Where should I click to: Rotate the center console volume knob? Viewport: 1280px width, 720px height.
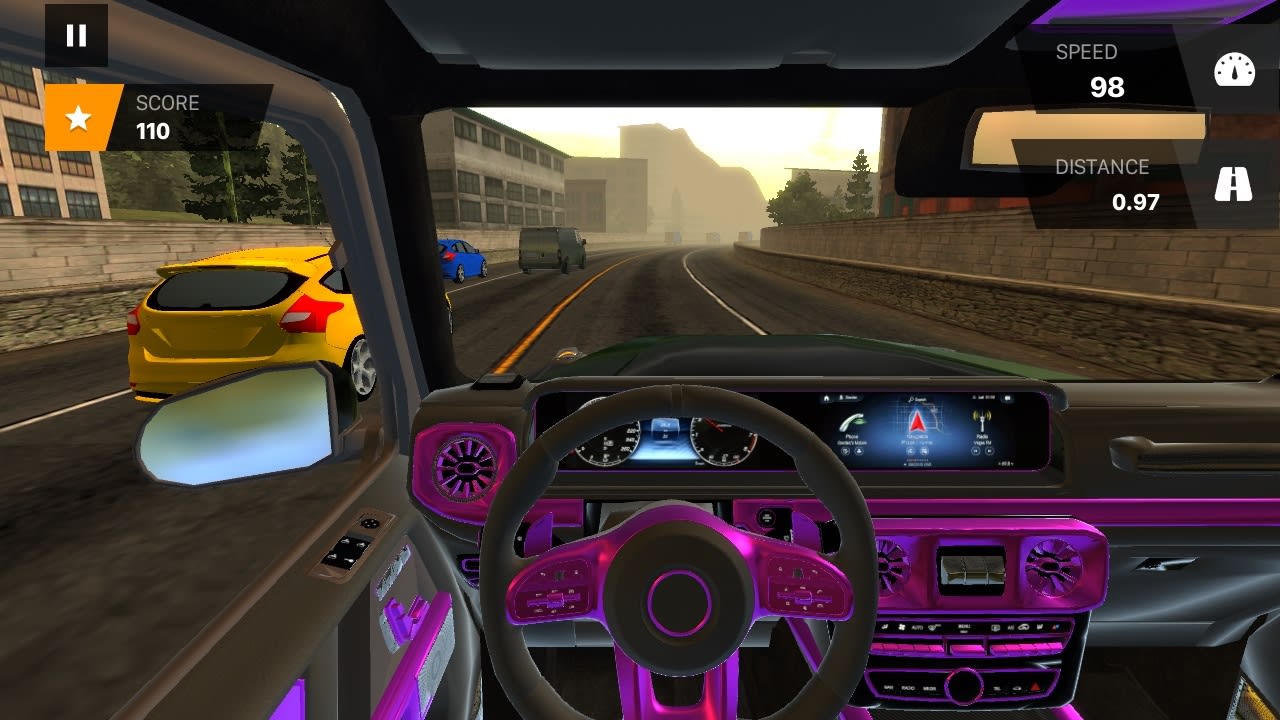pos(966,687)
